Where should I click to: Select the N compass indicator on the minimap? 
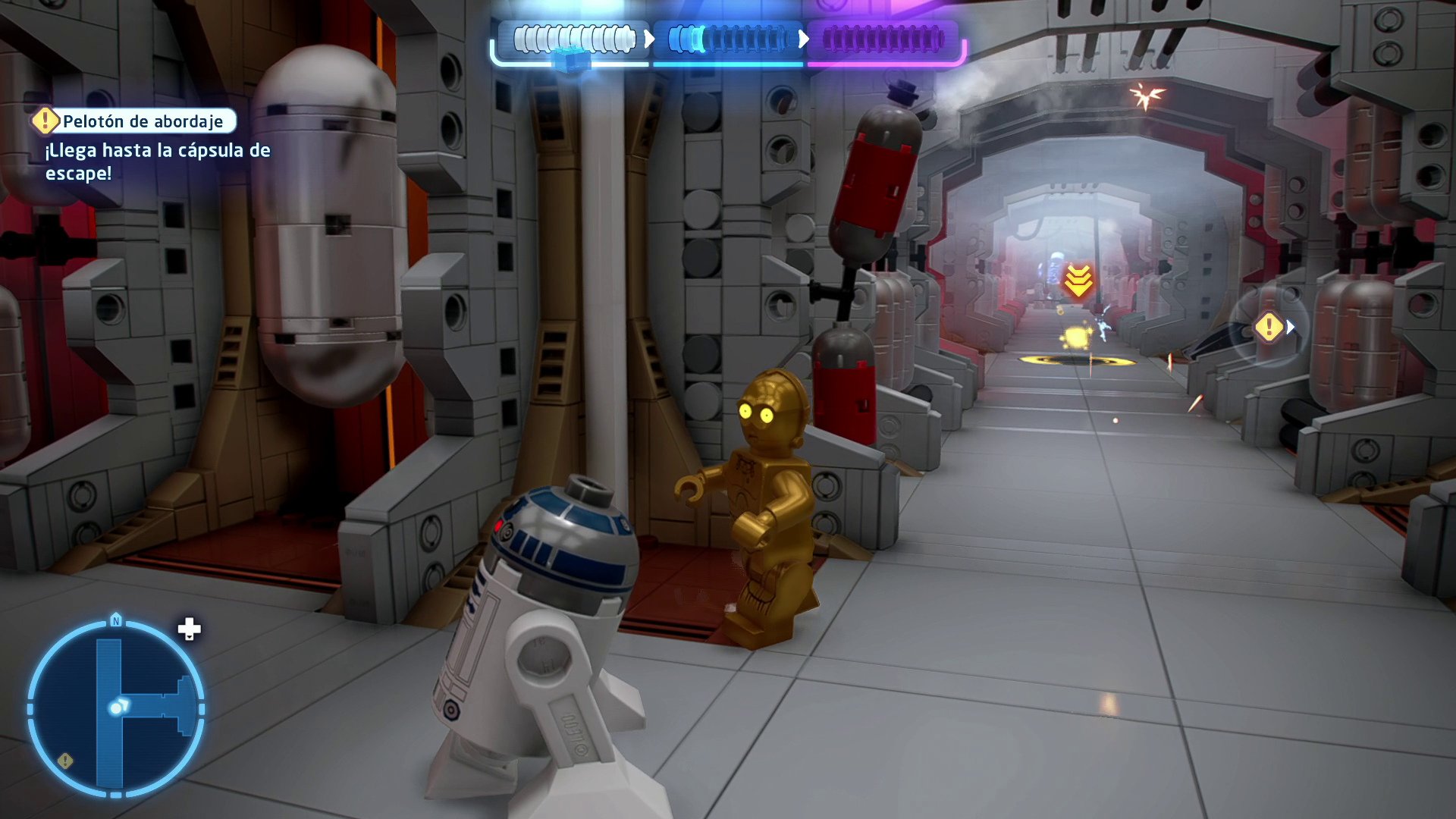118,620
